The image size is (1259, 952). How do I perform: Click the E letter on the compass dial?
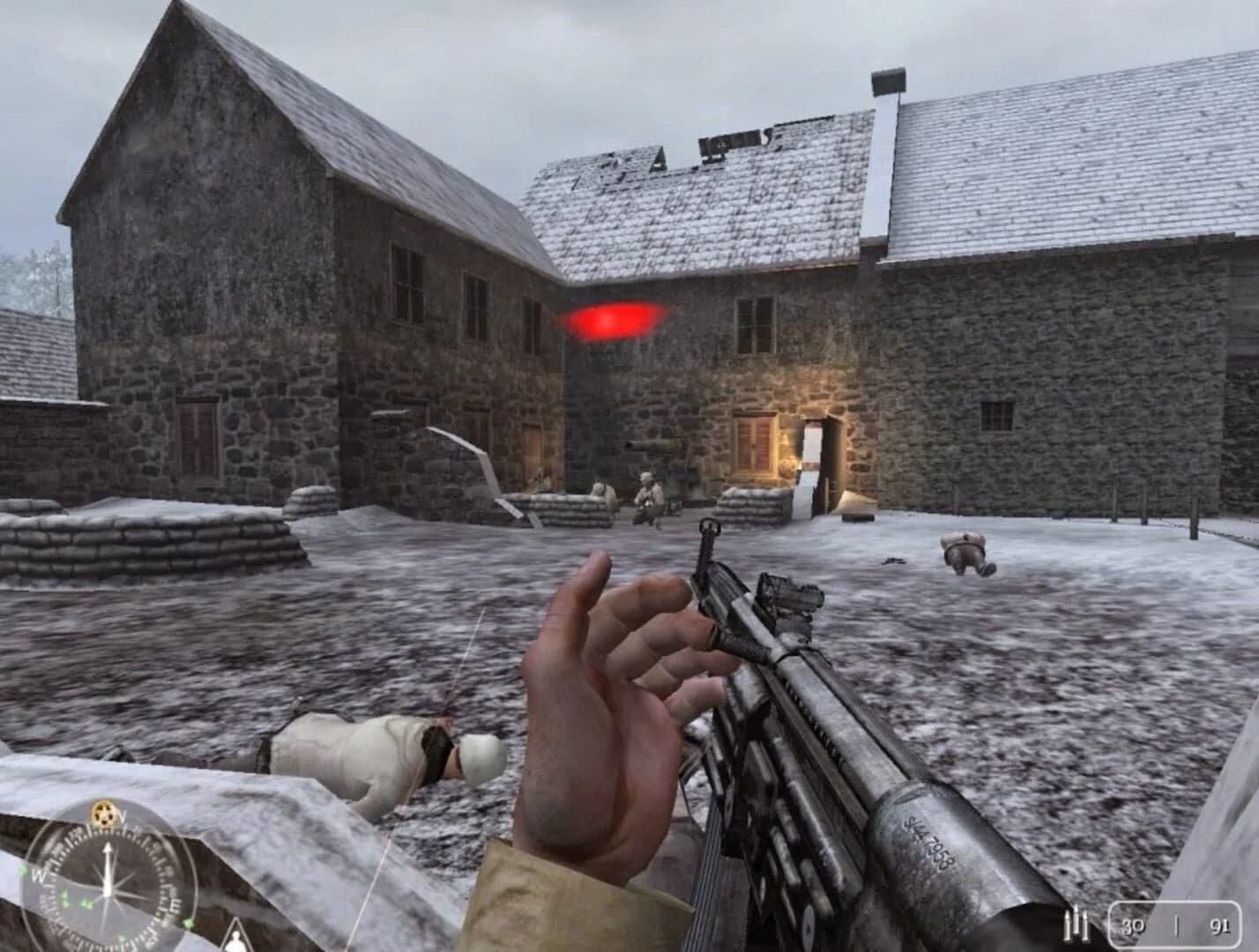point(176,905)
